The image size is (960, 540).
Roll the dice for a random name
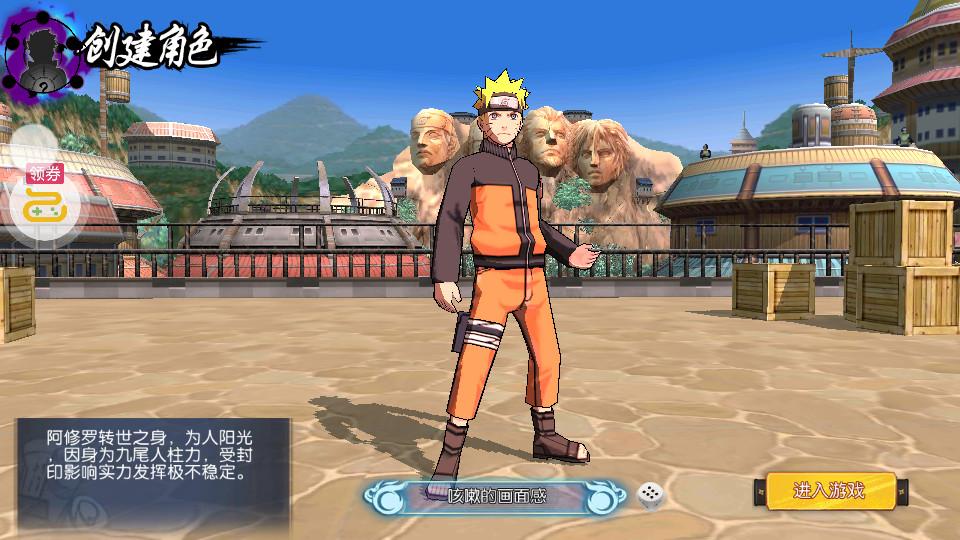pyautogui.click(x=650, y=494)
